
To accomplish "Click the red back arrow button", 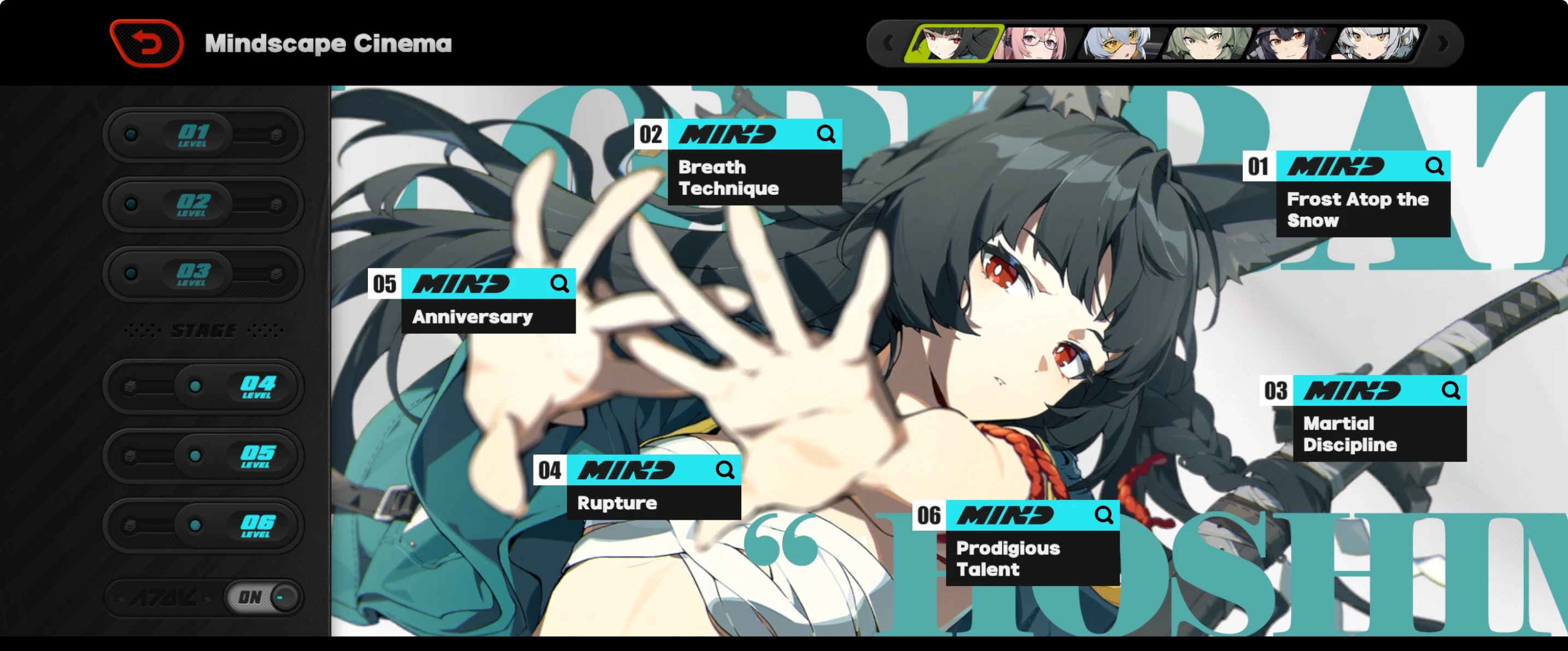I will 147,43.
